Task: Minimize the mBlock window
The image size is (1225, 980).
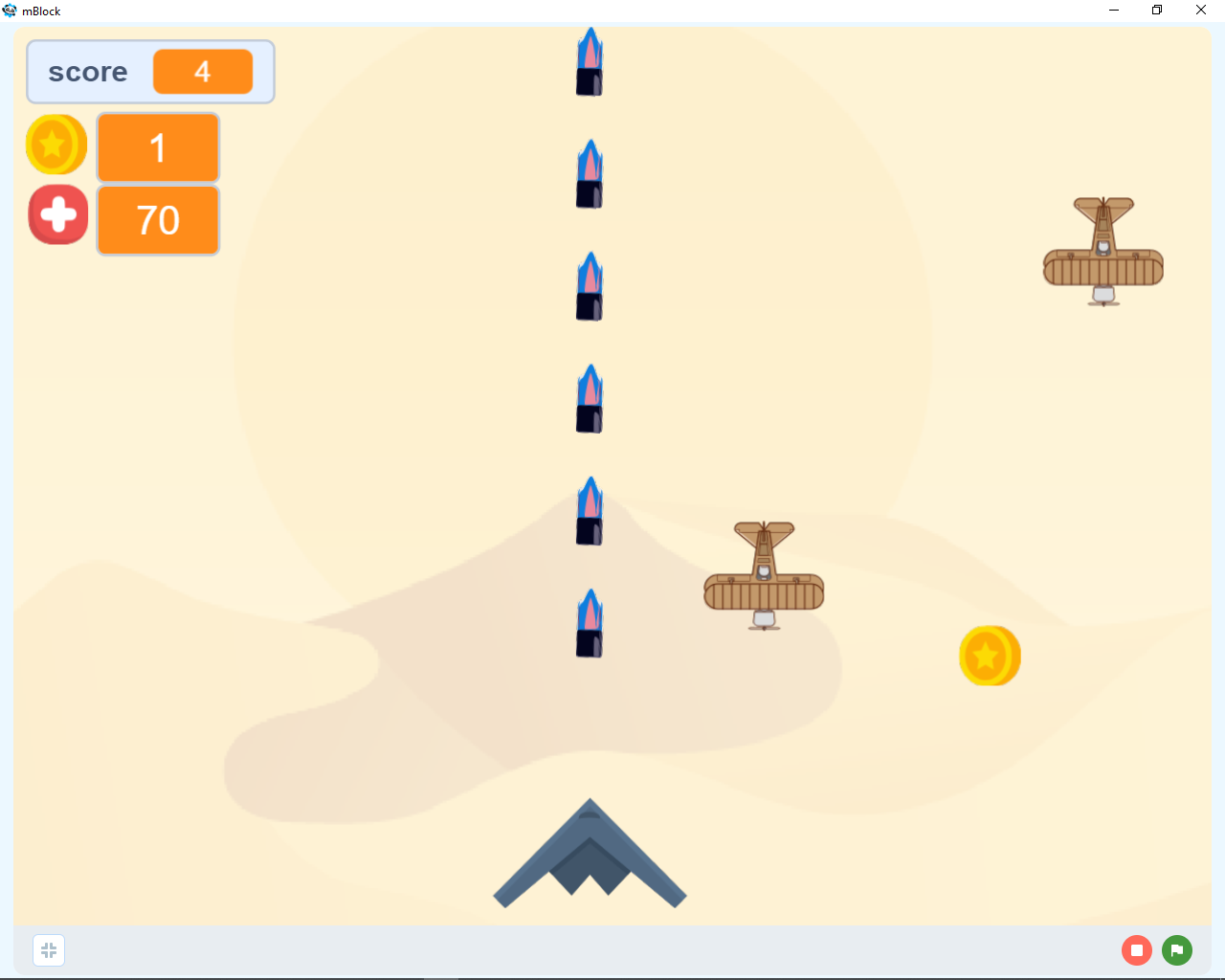Action: 1113,11
